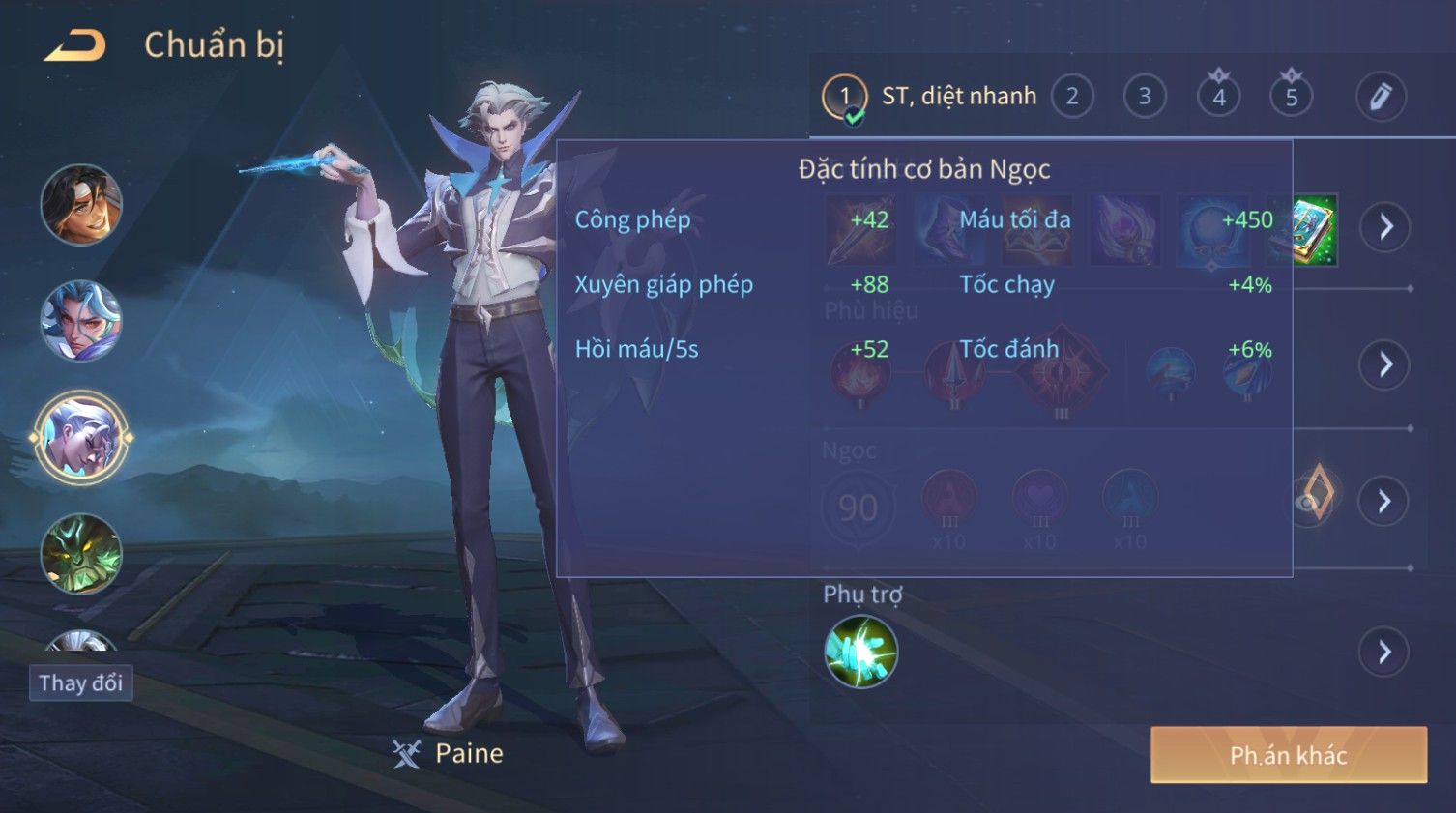Expand the Ngọc rune arrow
The height and width of the screenshot is (813, 1456).
(x=1384, y=501)
